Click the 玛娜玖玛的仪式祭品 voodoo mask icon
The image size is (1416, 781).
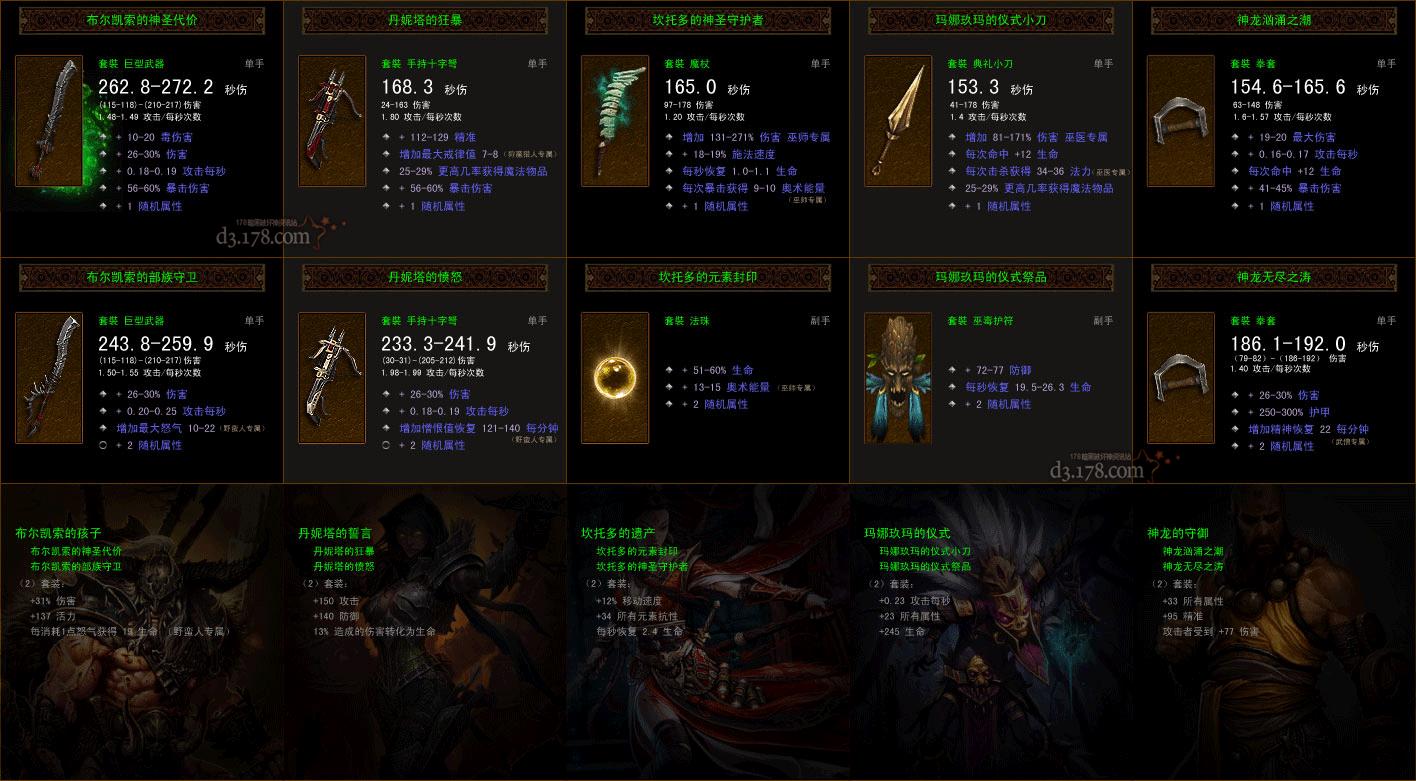(897, 380)
